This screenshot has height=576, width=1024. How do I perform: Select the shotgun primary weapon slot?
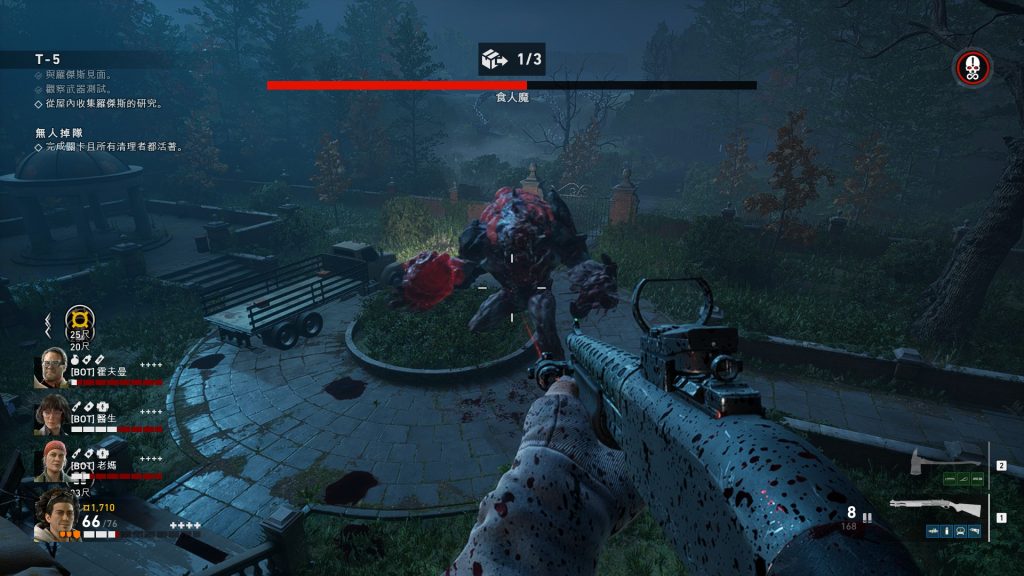[x=935, y=507]
